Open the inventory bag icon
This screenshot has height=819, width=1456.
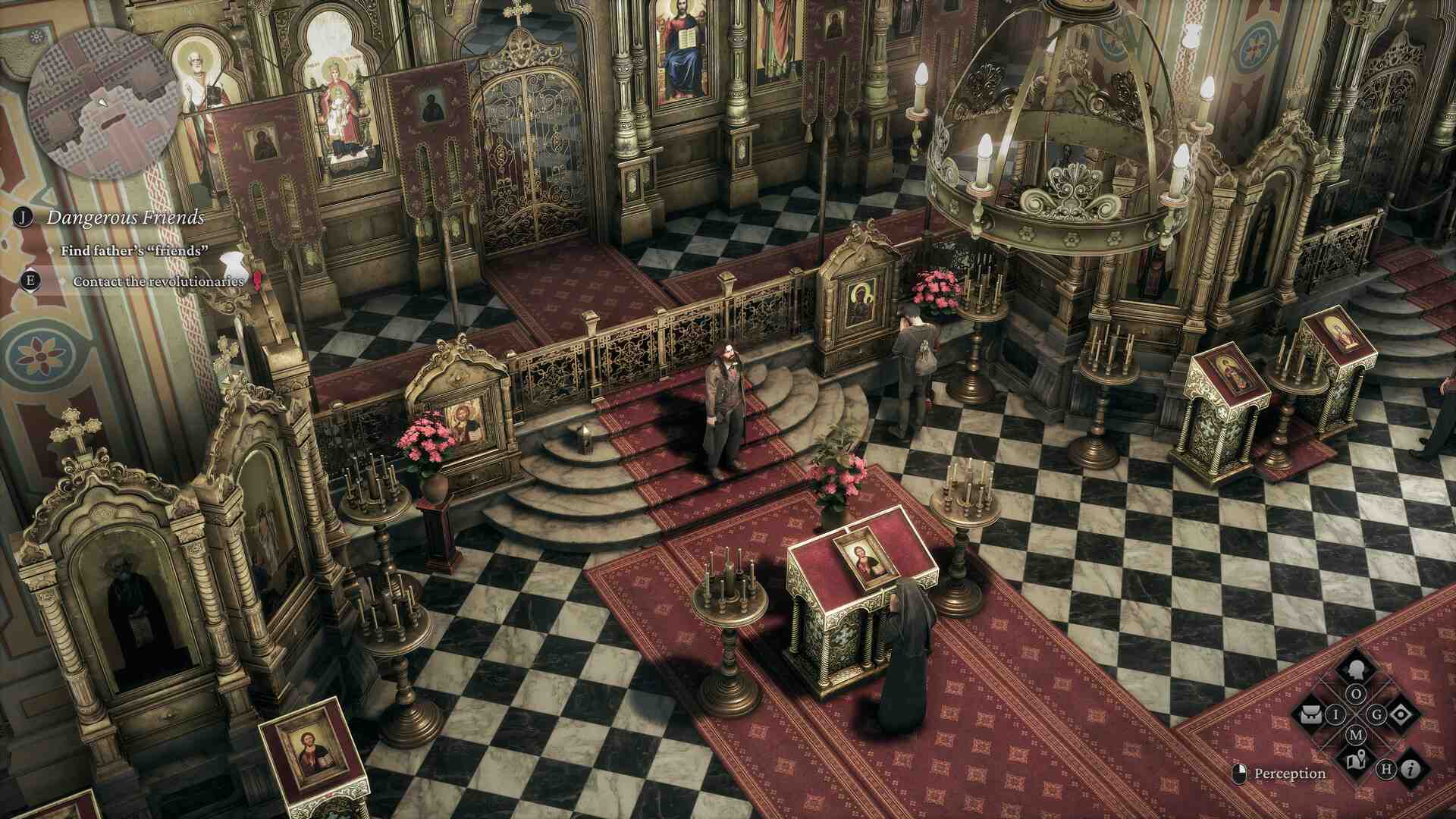[1312, 714]
